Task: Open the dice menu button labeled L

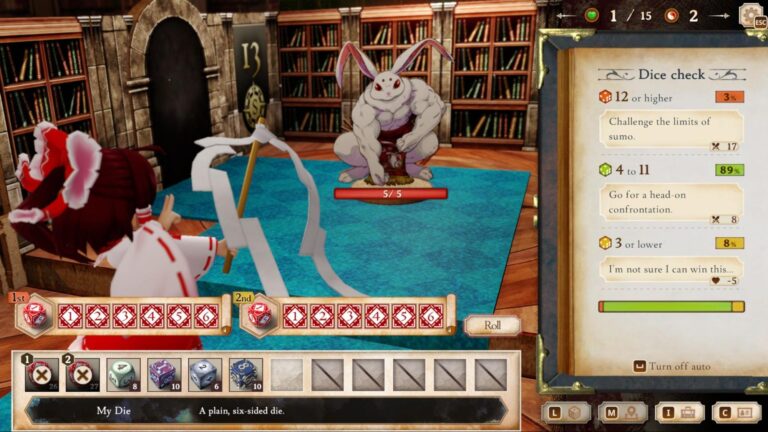Action: (x=565, y=412)
